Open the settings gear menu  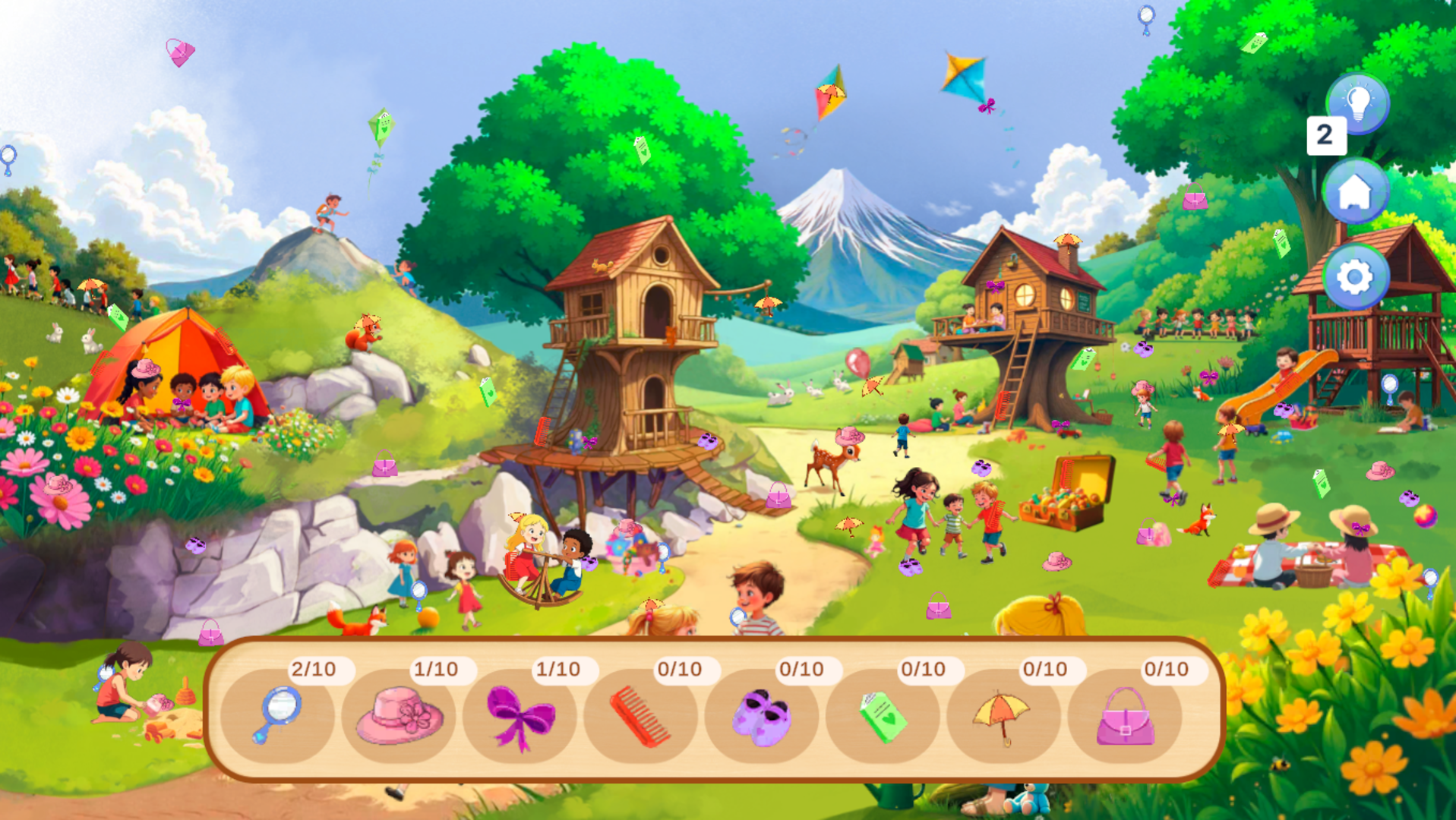tap(1357, 277)
